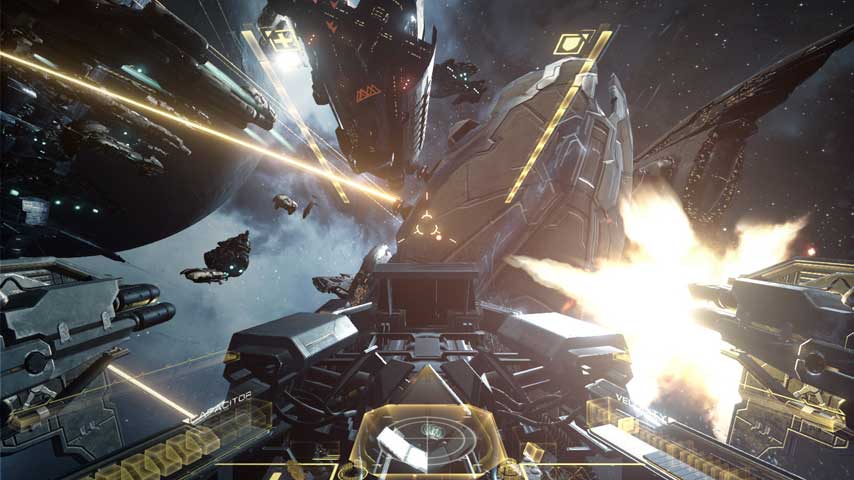Click the three-dot targeting reticle
The image size is (854, 480).
[x=425, y=221]
